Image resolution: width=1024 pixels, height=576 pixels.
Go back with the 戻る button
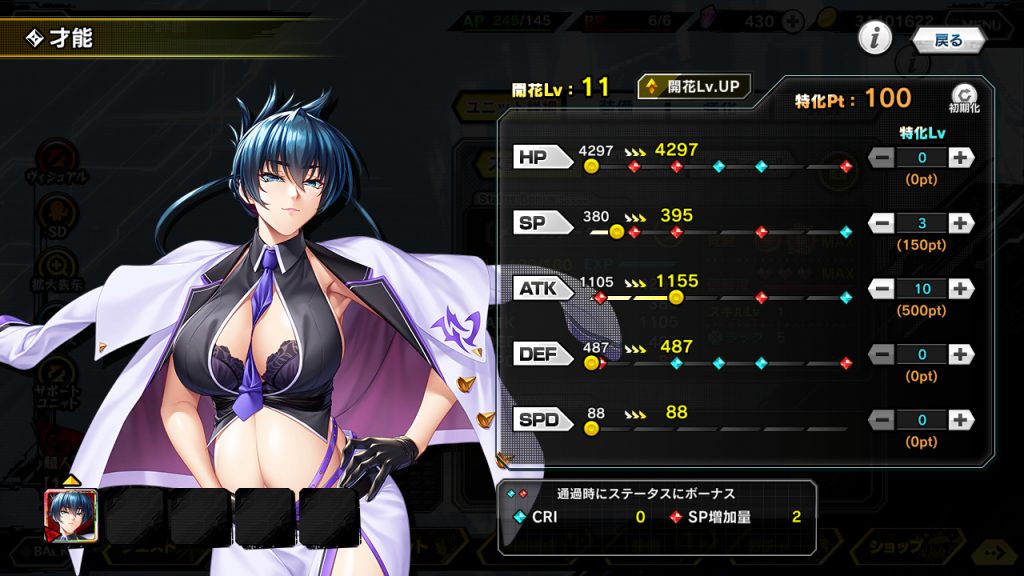tap(948, 40)
